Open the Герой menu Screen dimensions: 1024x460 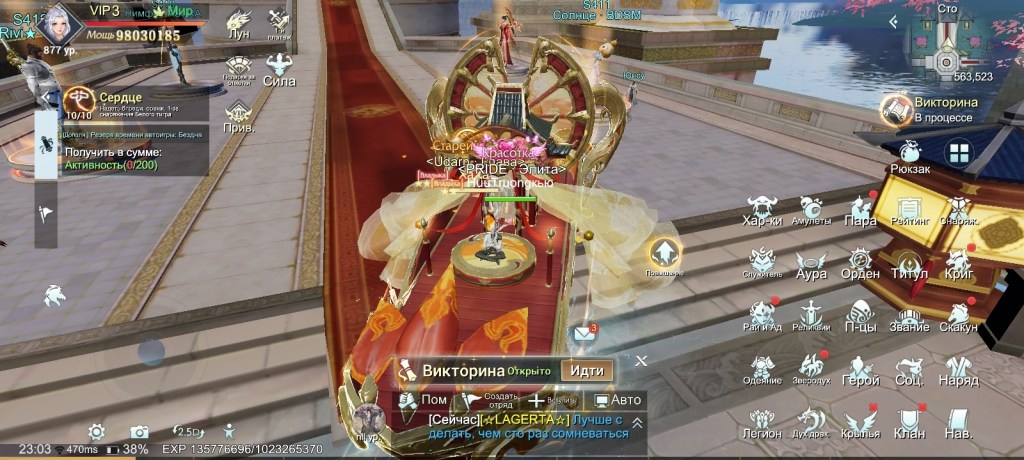tap(860, 372)
